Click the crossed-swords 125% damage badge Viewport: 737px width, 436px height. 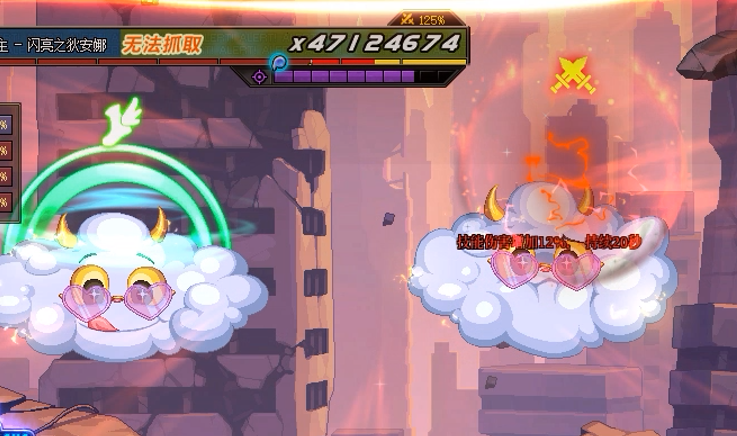pyautogui.click(x=424, y=19)
